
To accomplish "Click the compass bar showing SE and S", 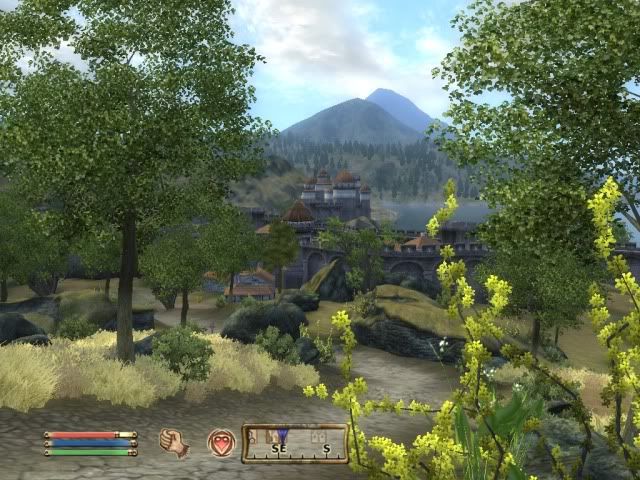I will pyautogui.click(x=294, y=442).
